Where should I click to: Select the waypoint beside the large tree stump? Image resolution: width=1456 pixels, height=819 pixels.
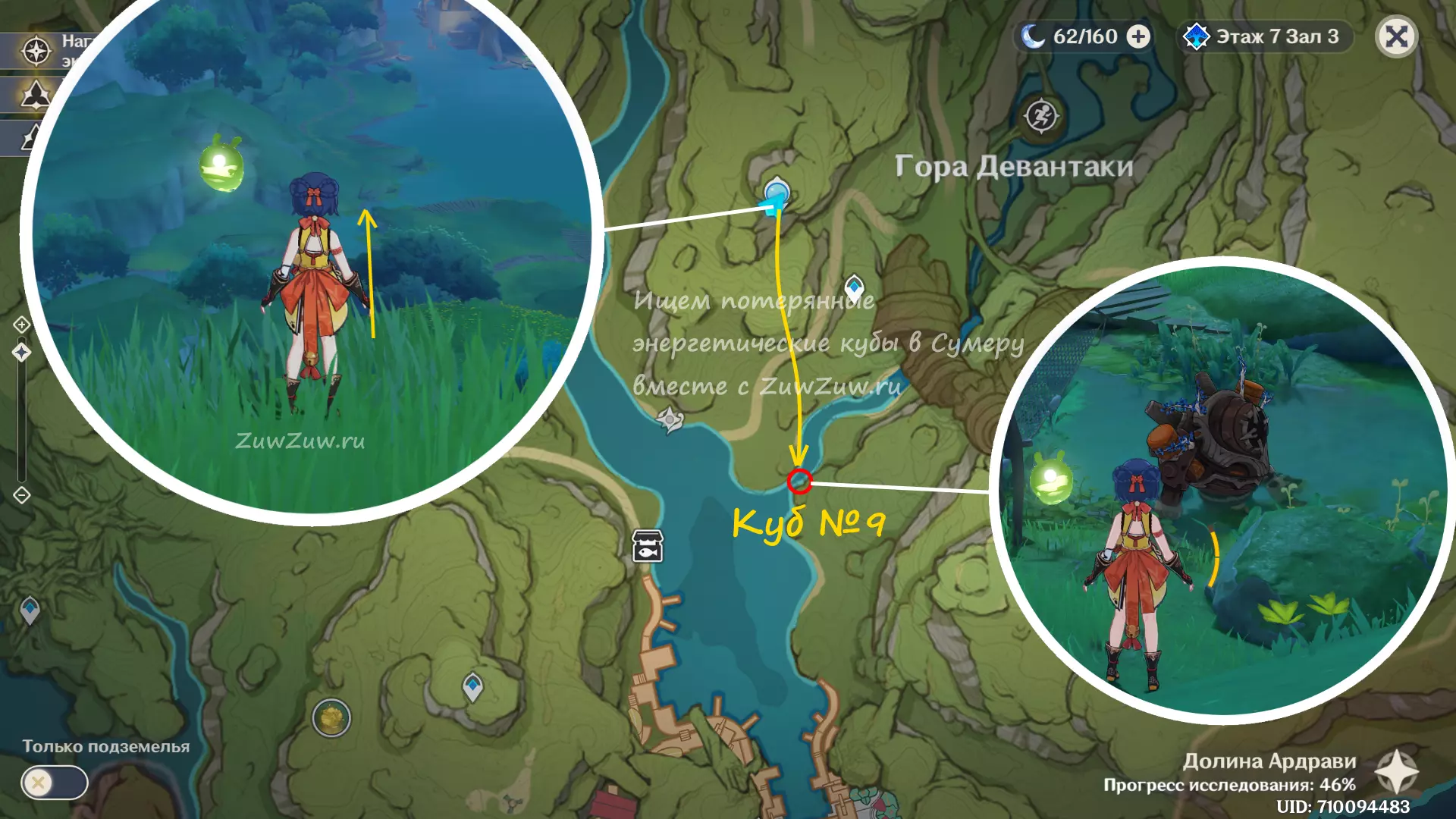[x=855, y=287]
